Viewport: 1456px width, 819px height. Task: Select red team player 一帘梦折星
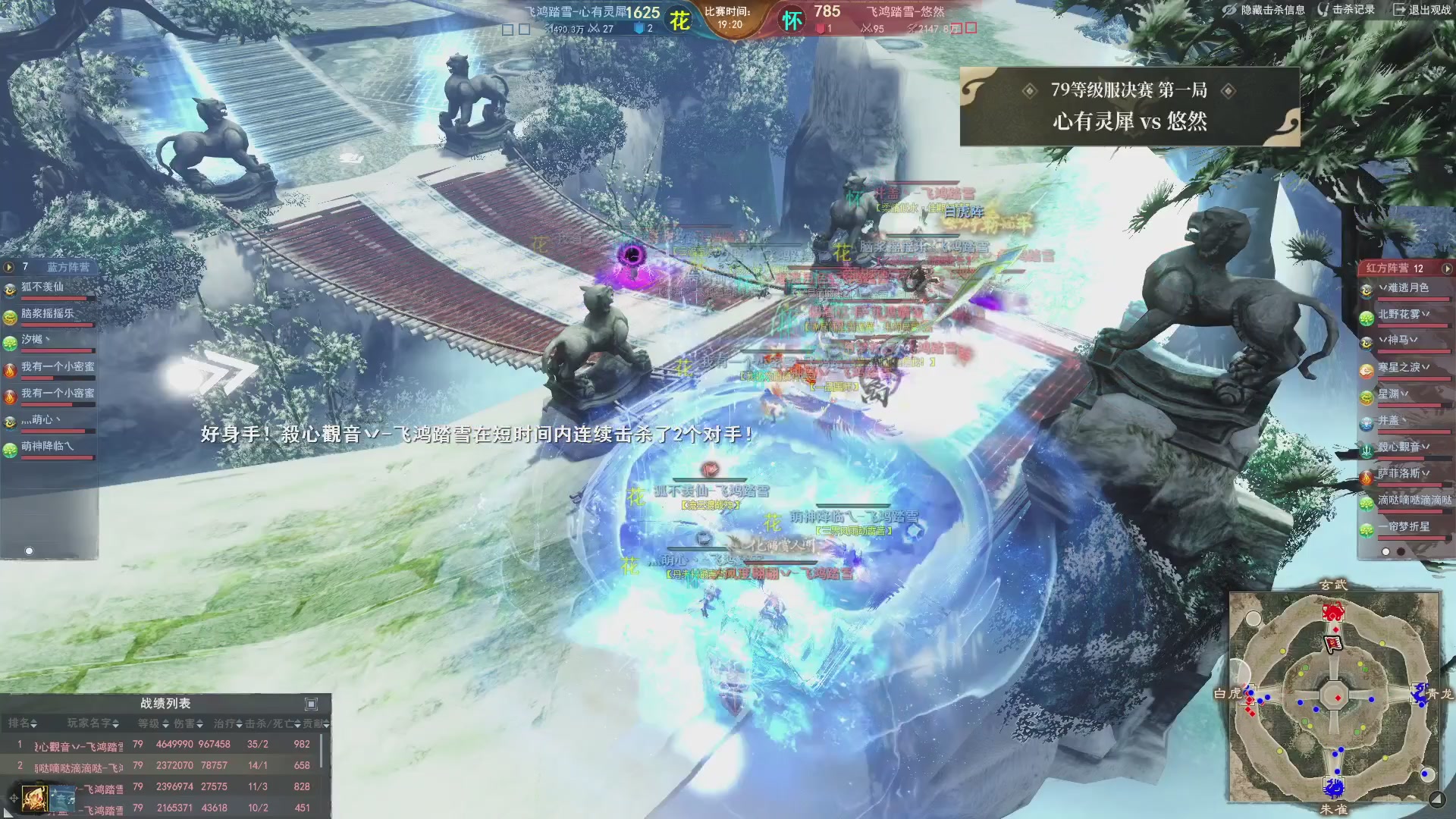pyautogui.click(x=1404, y=527)
